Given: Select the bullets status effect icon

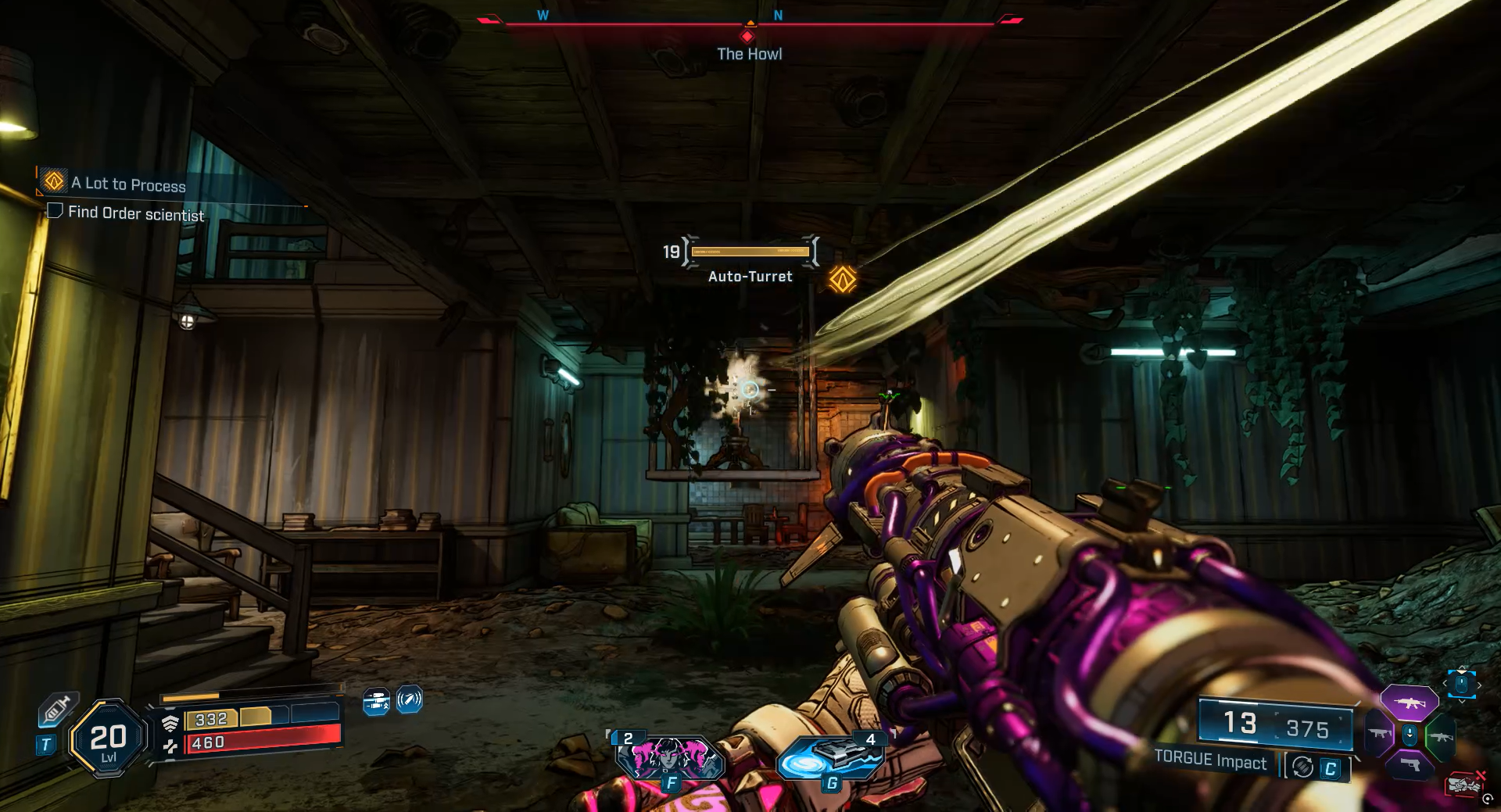Looking at the screenshot, I should (376, 701).
